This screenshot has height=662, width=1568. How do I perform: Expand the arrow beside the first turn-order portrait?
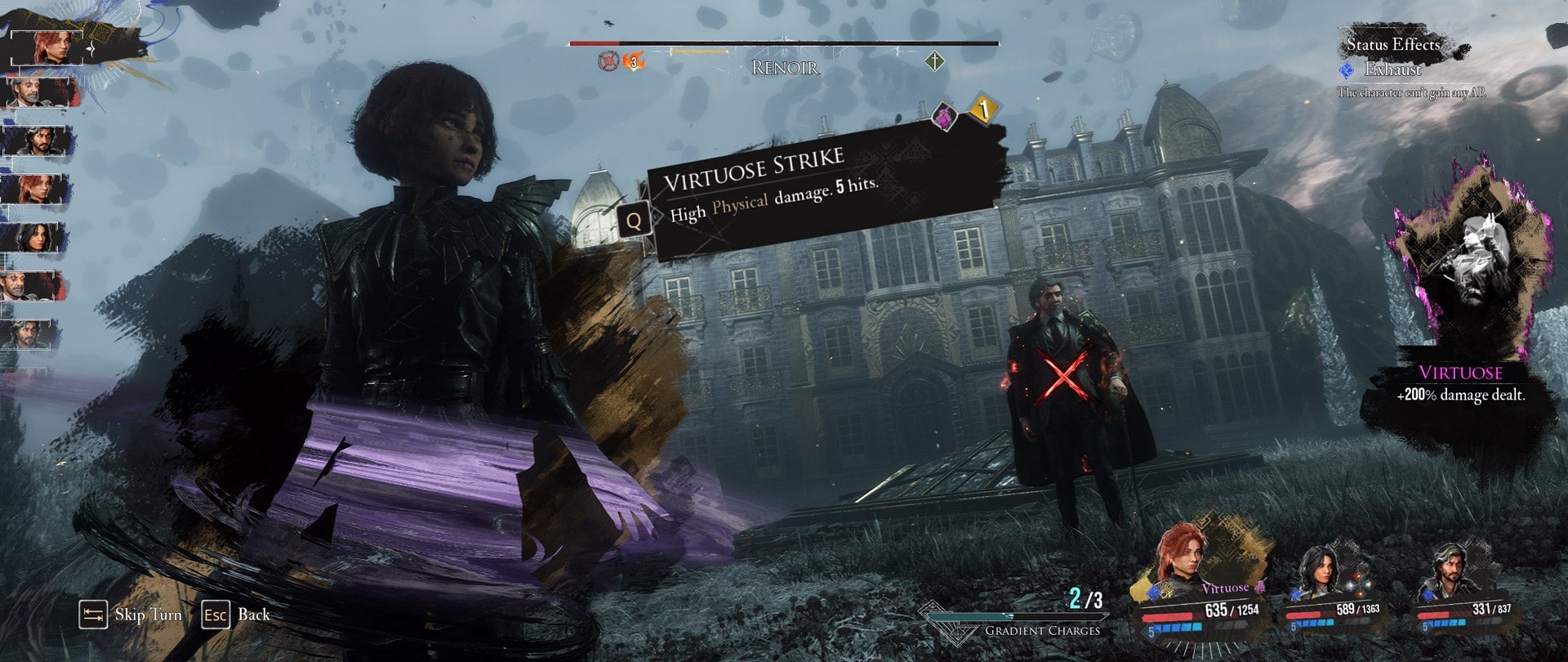[x=91, y=48]
